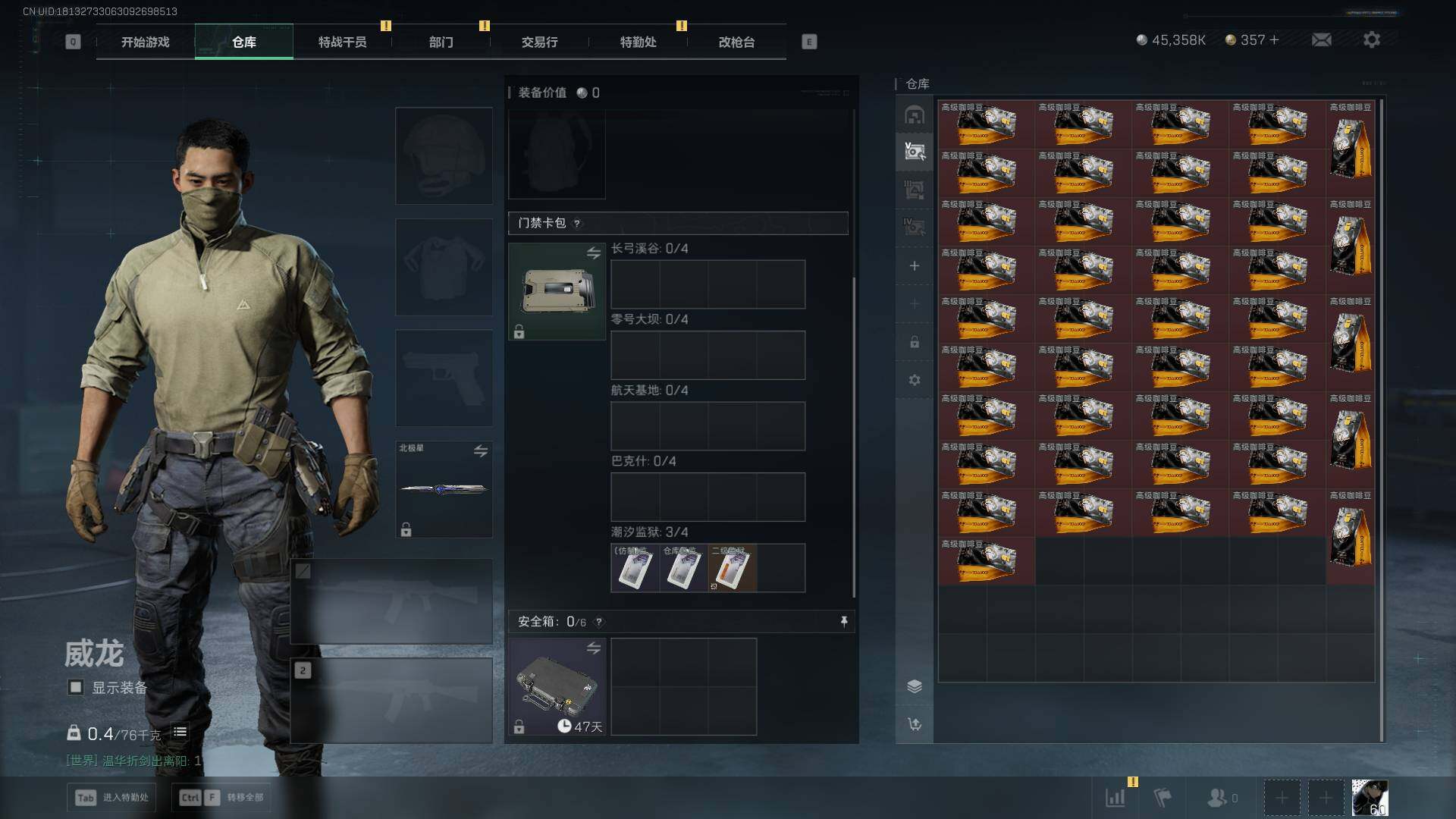Open the settings gear icon
The height and width of the screenshot is (819, 1456).
(x=1371, y=39)
